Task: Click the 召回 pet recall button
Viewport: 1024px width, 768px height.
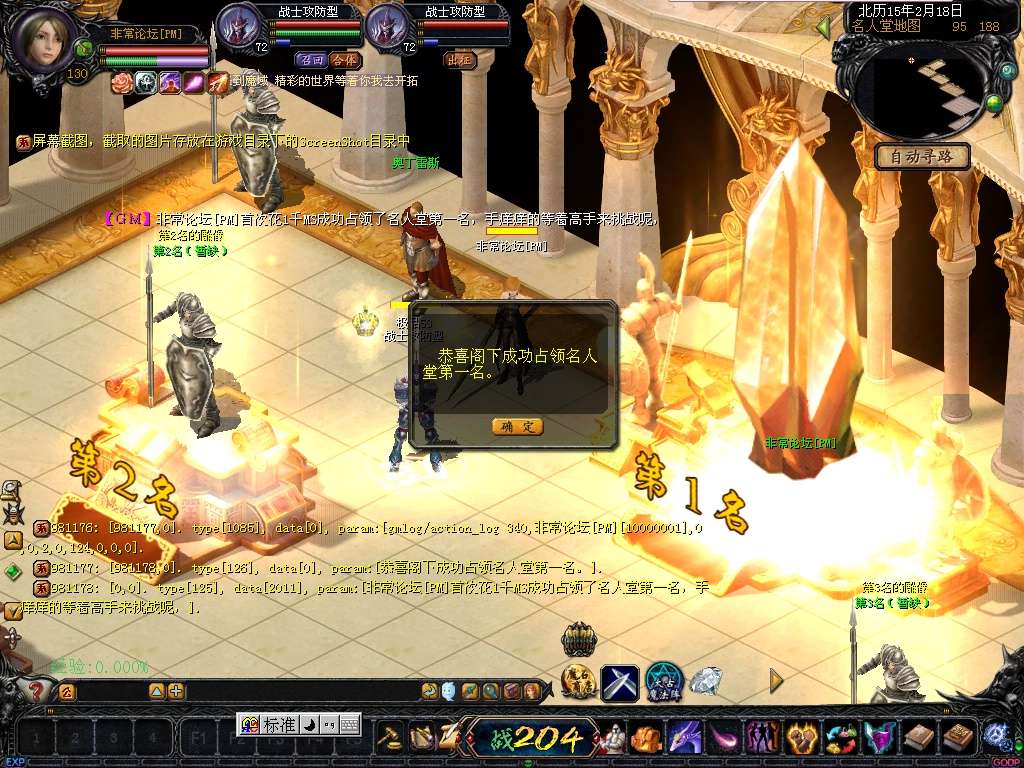Action: pyautogui.click(x=311, y=59)
